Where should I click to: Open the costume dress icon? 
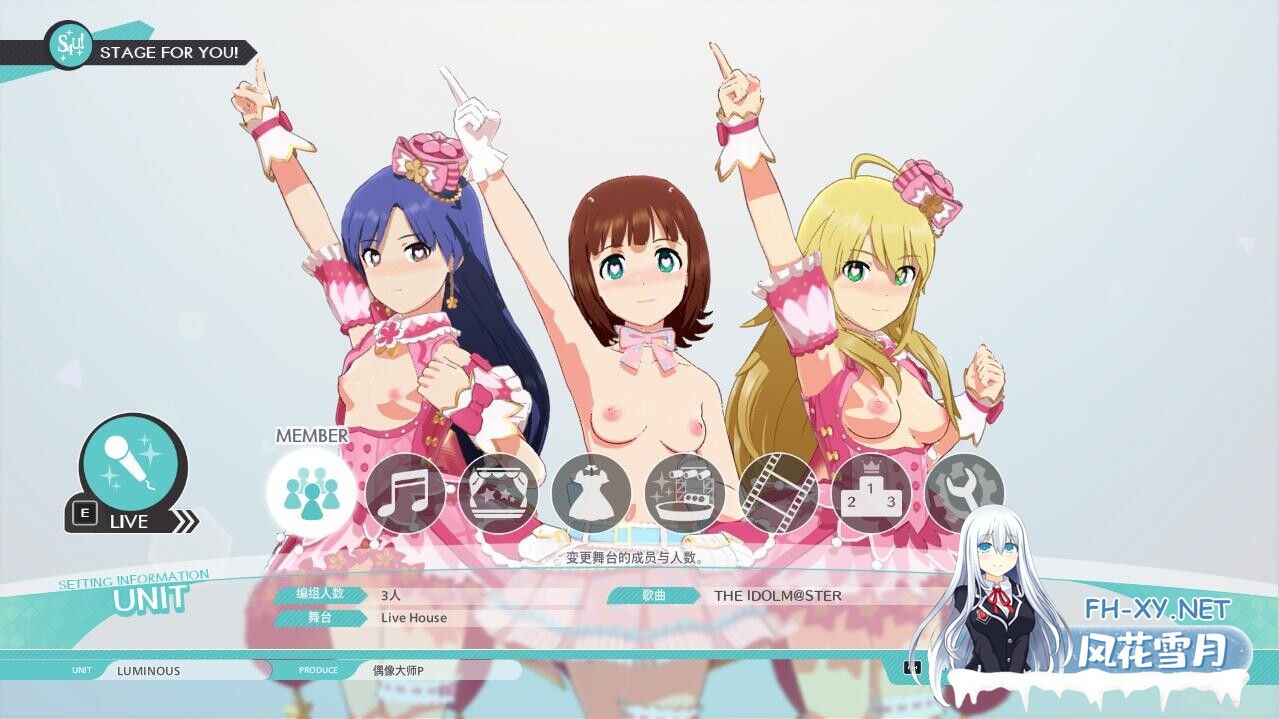(591, 493)
